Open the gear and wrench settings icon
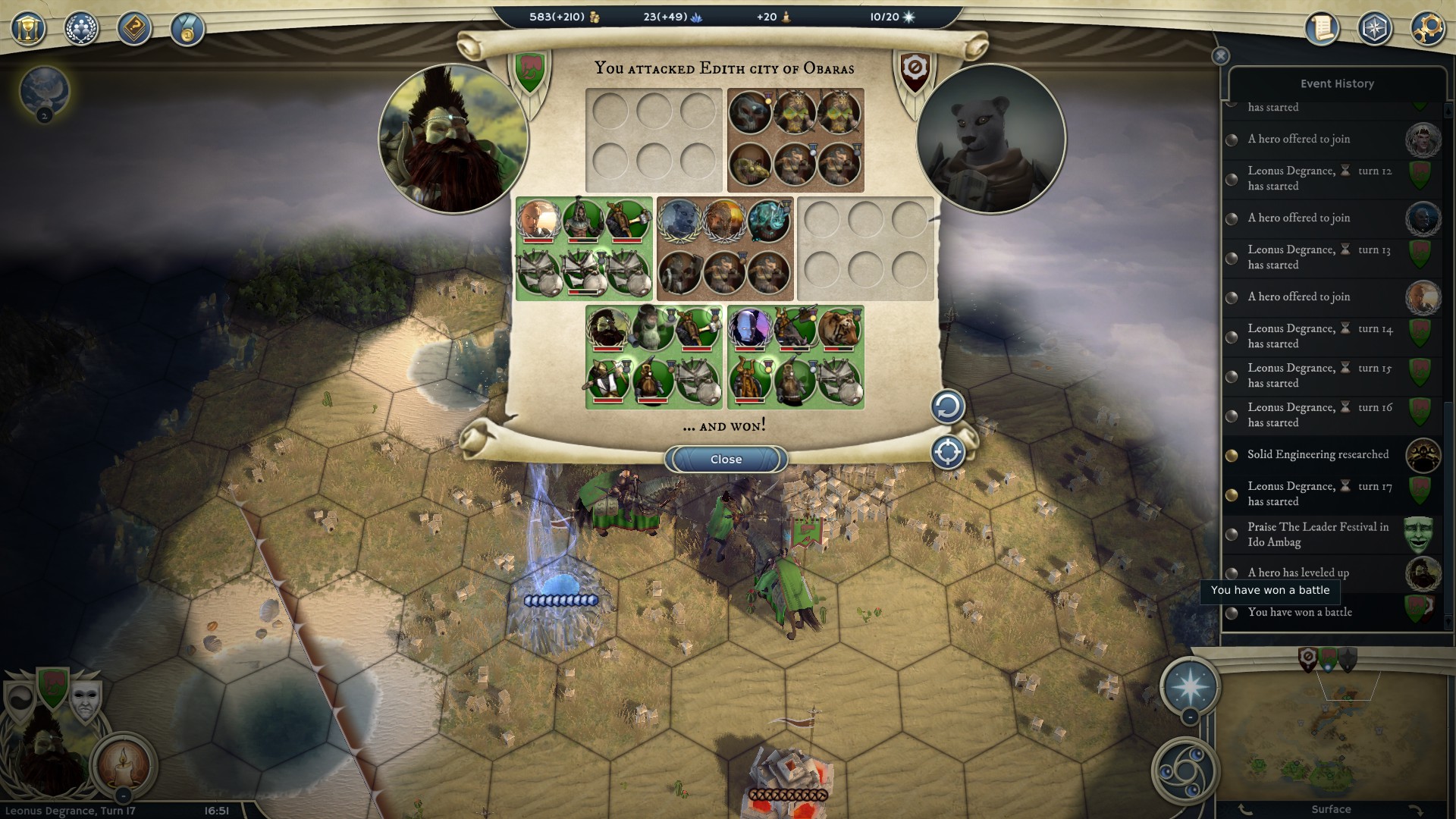This screenshot has height=819, width=1456. [1426, 29]
